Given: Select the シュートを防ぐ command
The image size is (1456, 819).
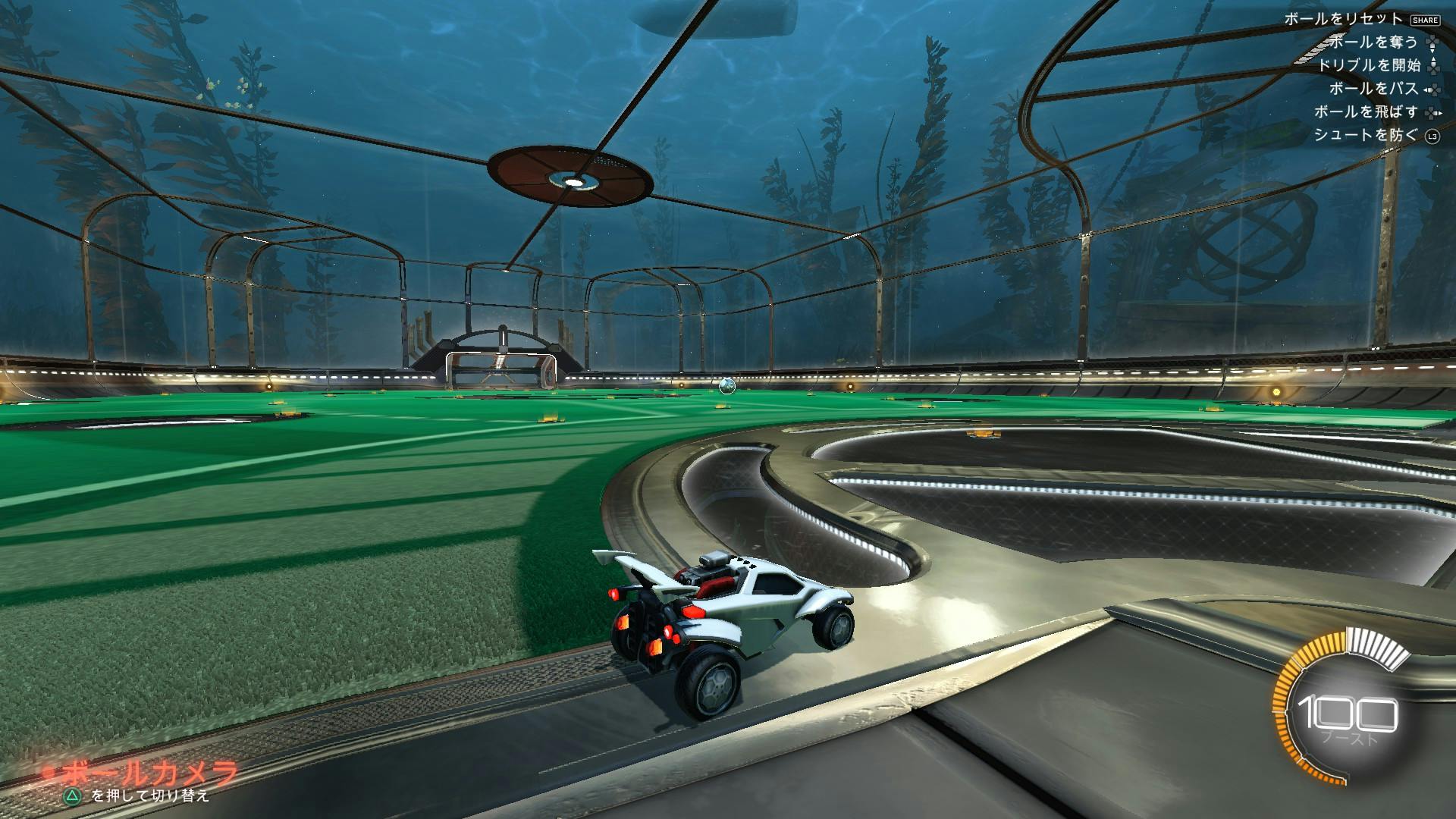Looking at the screenshot, I should click(x=1365, y=136).
